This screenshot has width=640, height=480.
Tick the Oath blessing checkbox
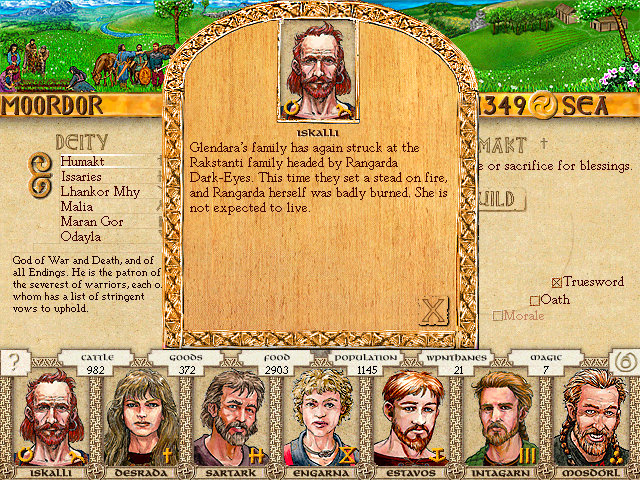click(x=535, y=299)
